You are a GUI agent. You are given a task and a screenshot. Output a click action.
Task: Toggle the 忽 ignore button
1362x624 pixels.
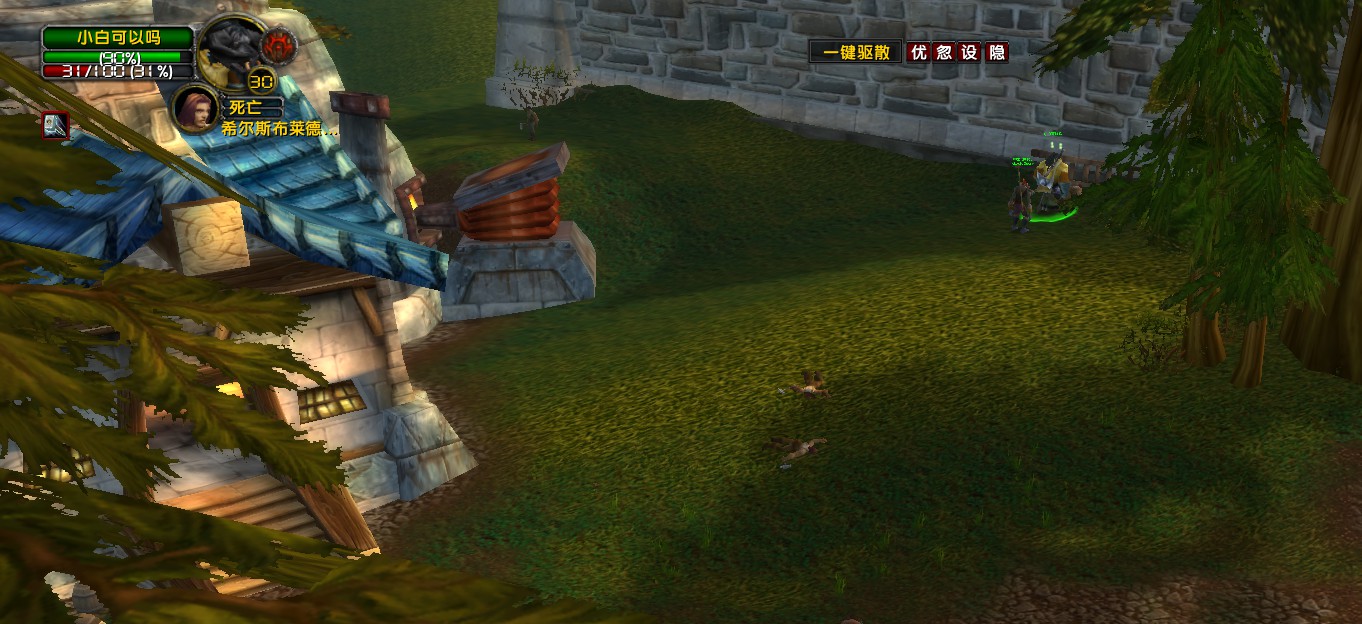(x=944, y=52)
